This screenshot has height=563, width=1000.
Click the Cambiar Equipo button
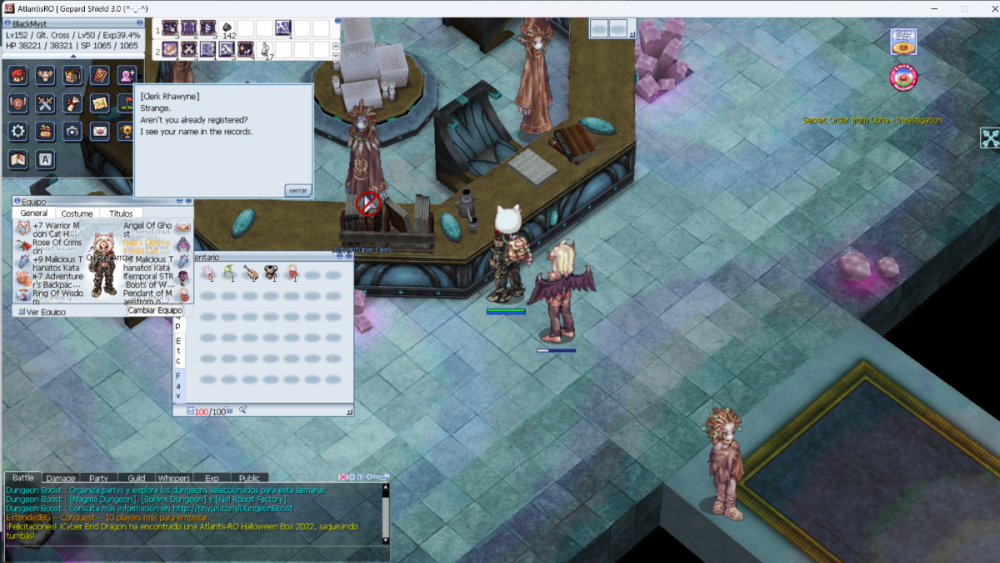155,311
